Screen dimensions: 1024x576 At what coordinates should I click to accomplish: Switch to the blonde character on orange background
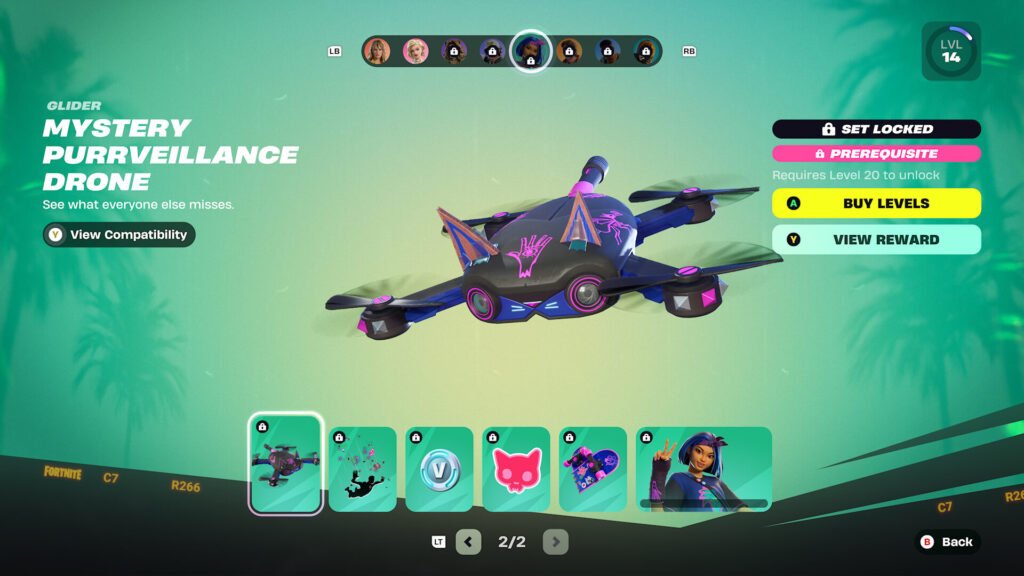click(x=377, y=51)
